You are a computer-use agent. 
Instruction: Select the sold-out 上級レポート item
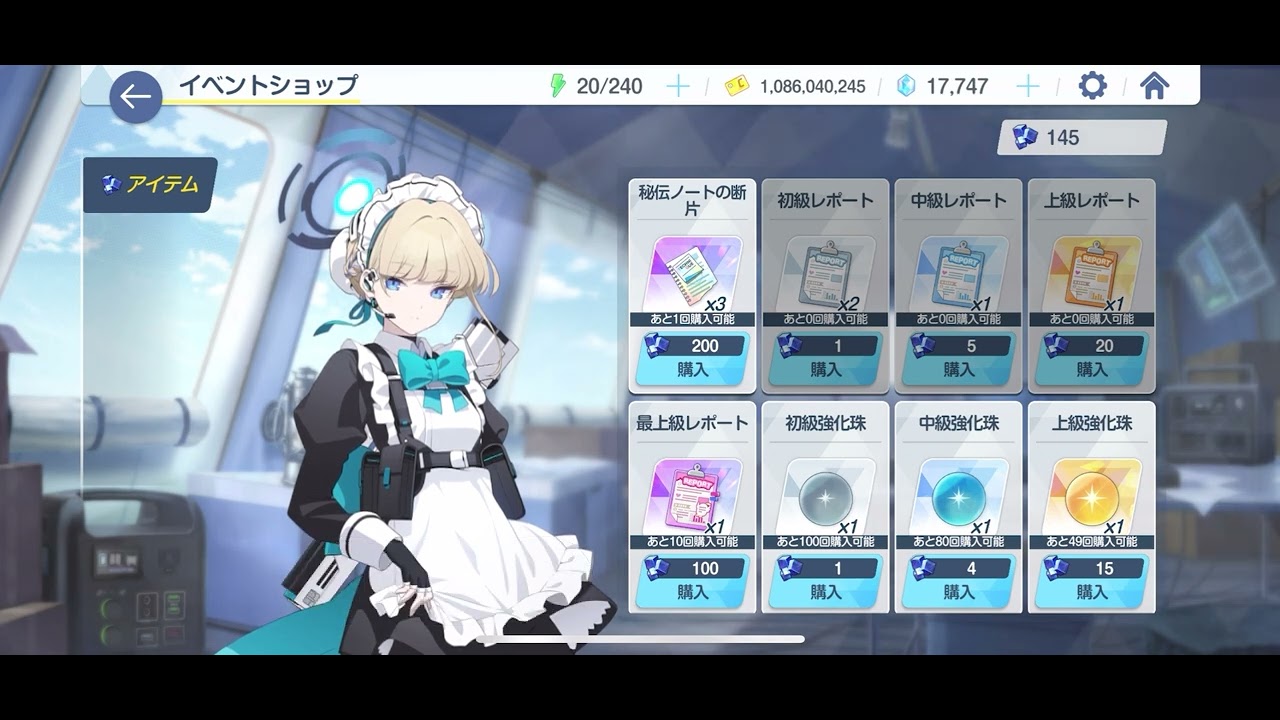point(1092,285)
